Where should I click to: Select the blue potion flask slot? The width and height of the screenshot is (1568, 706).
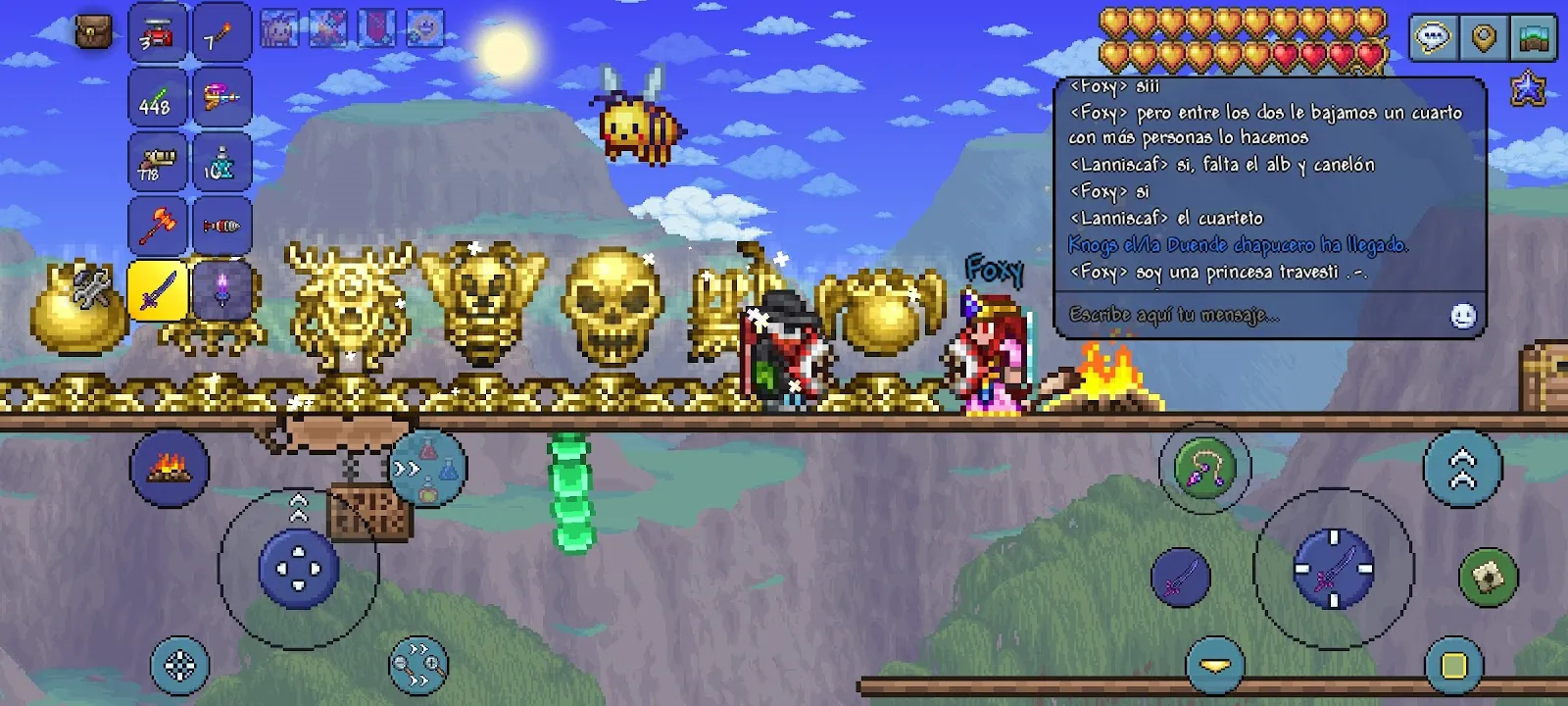point(221,163)
